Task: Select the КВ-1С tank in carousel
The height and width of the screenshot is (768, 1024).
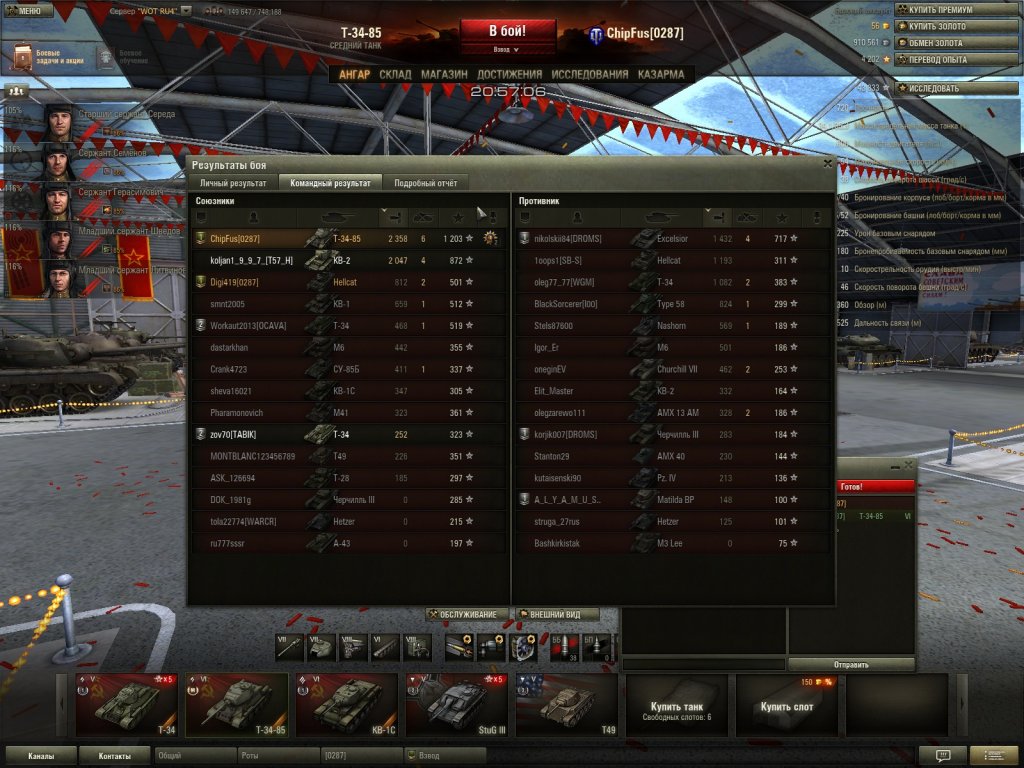Action: point(345,704)
